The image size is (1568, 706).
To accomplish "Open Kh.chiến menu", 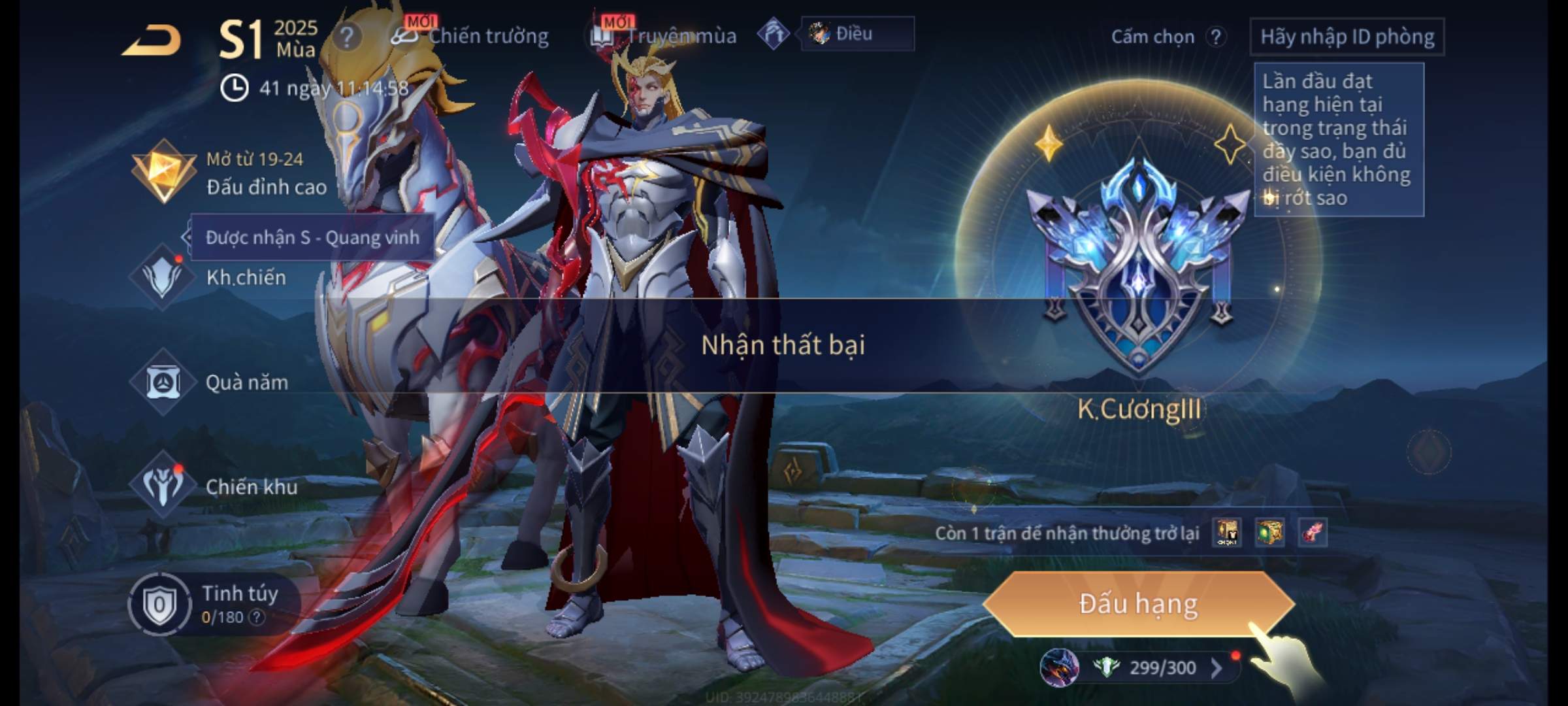I will [x=216, y=277].
